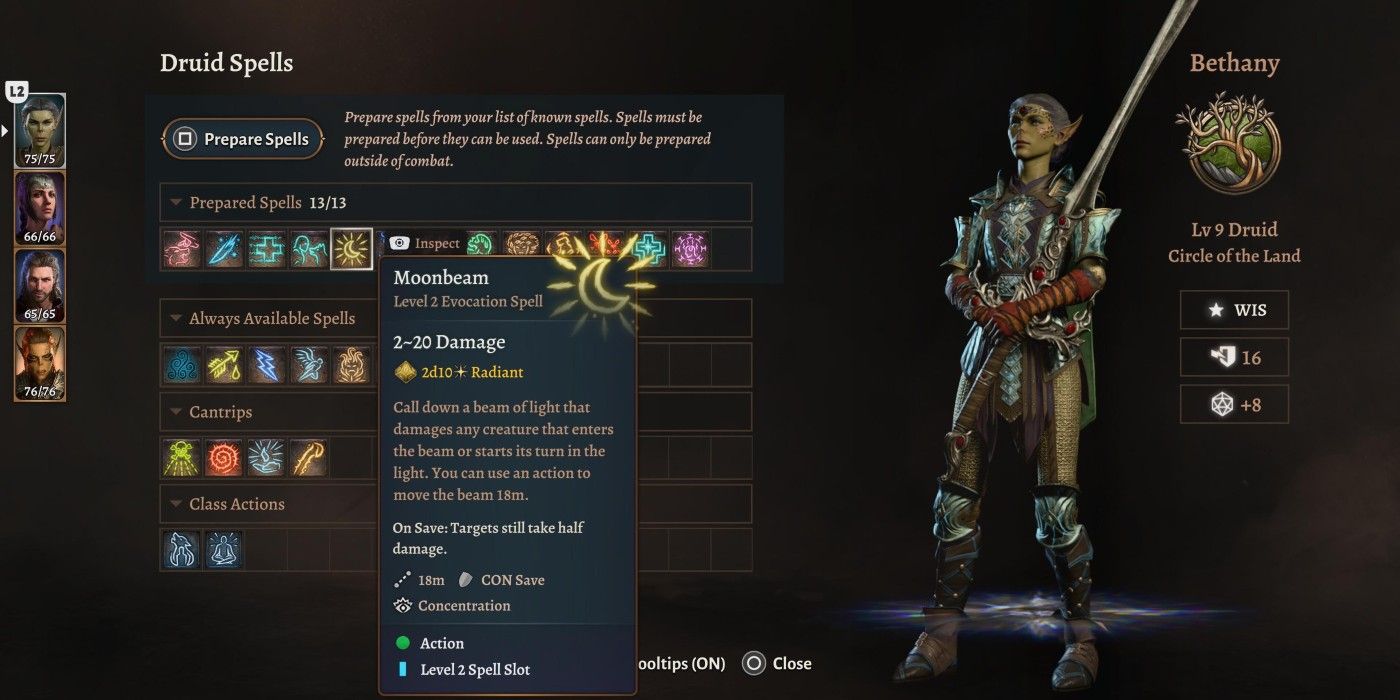Viewport: 1400px width, 700px height.
Task: Select the Wild Shape wolf class action
Action: coord(183,550)
